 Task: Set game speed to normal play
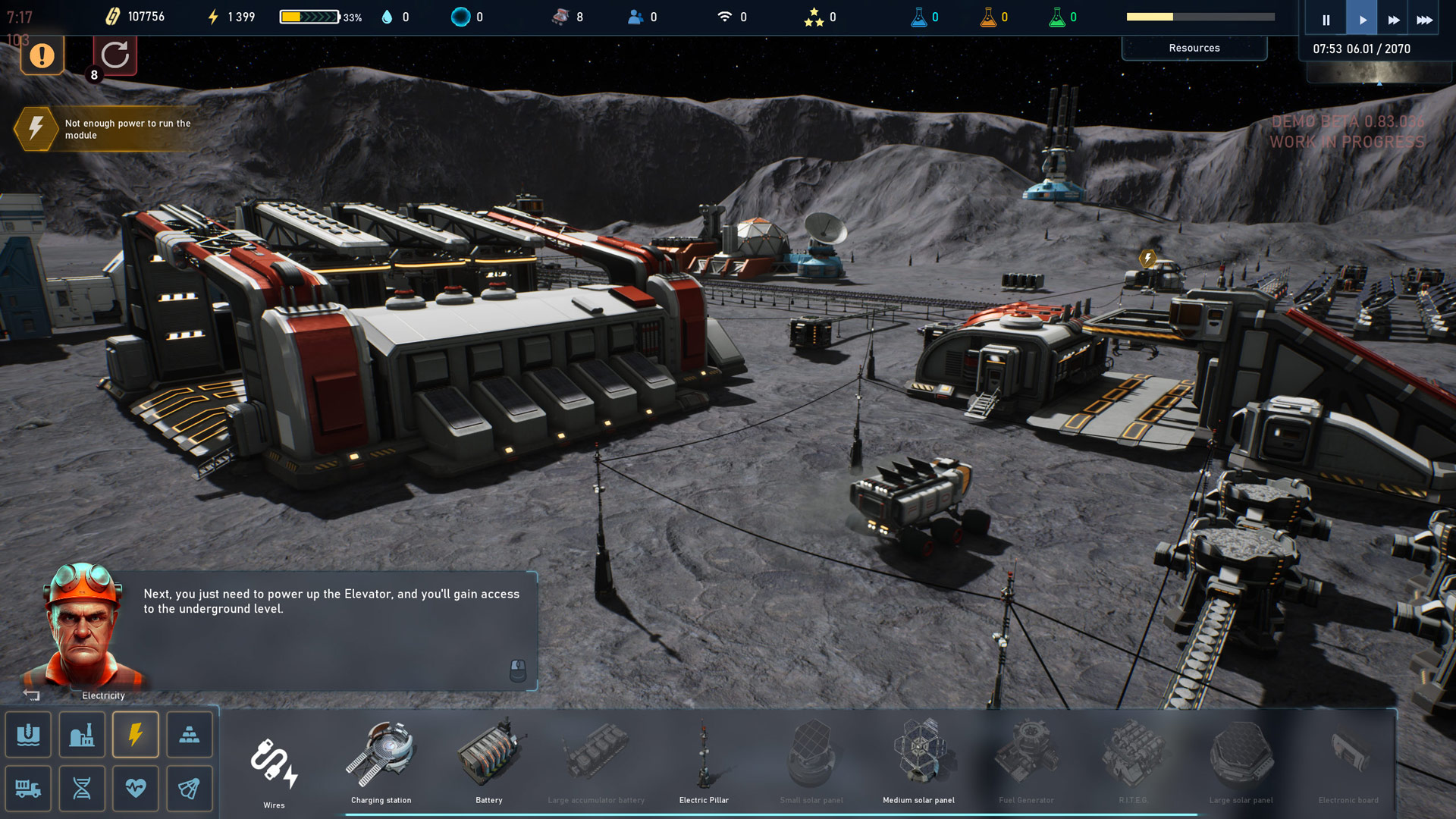coord(1362,20)
